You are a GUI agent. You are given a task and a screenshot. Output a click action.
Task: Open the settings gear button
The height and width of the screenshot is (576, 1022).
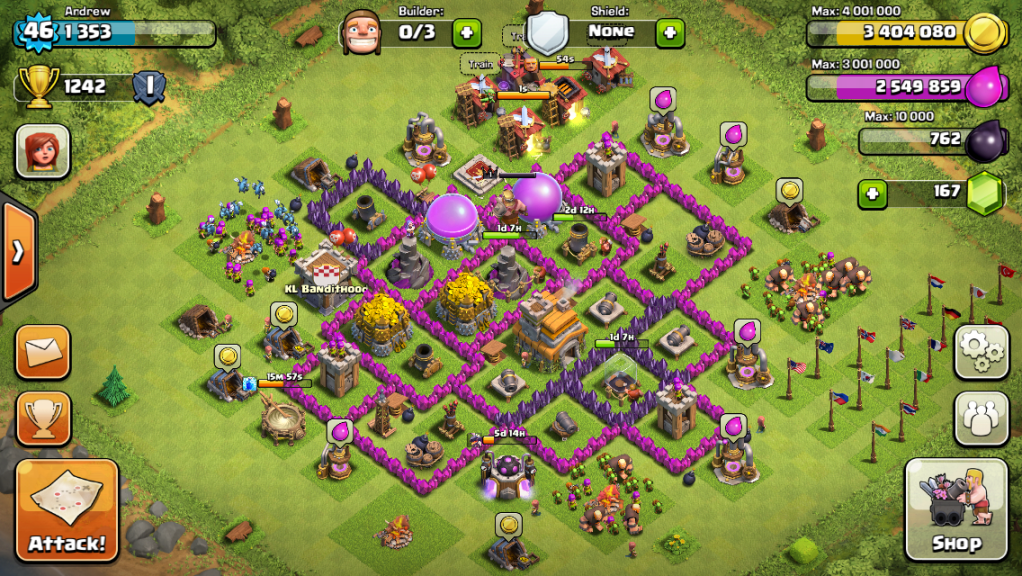click(x=981, y=351)
